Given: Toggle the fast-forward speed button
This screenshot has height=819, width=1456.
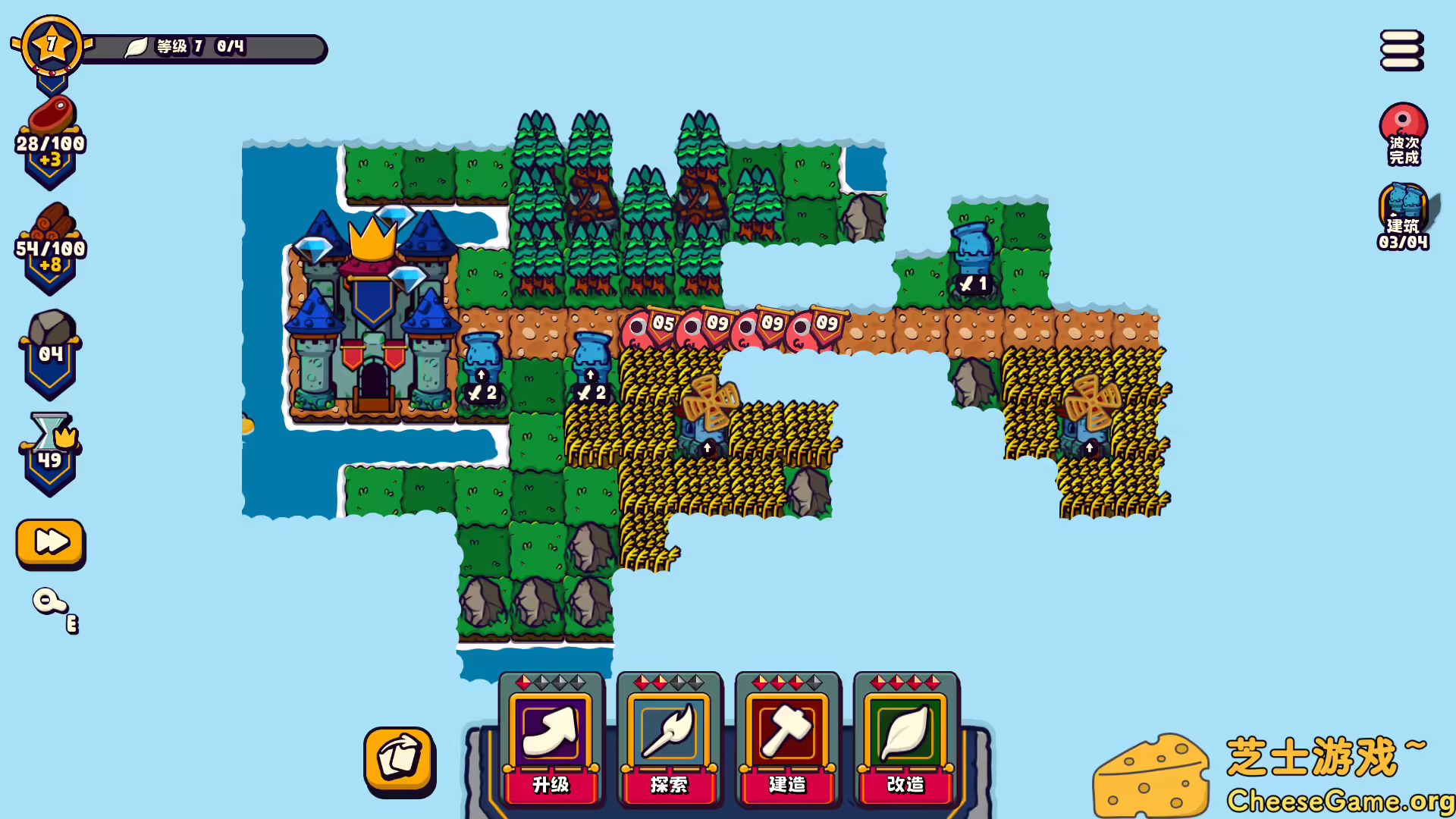Looking at the screenshot, I should (x=50, y=542).
